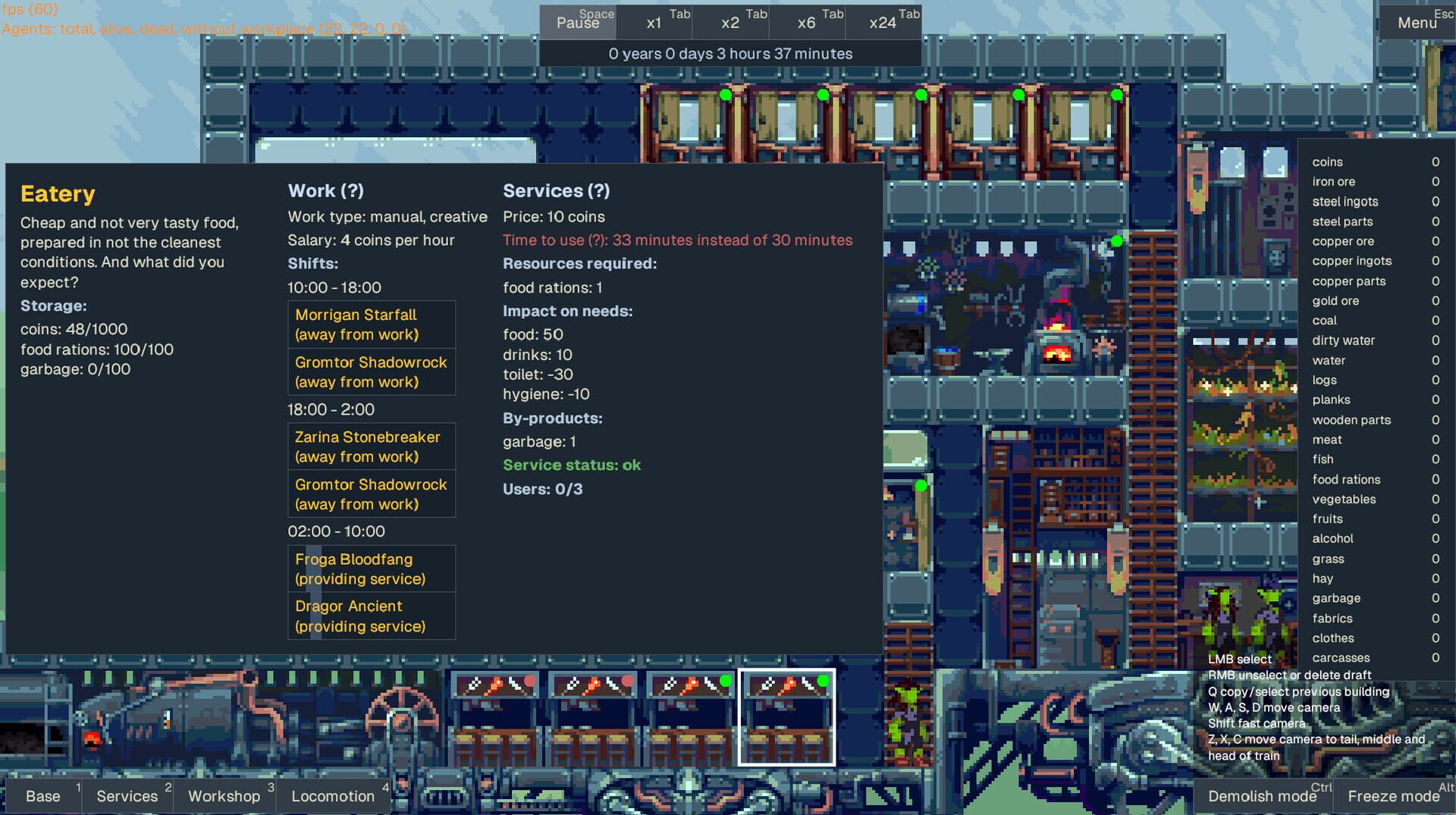The width and height of the screenshot is (1456, 815).
Task: Set game speed to x1
Action: (653, 21)
